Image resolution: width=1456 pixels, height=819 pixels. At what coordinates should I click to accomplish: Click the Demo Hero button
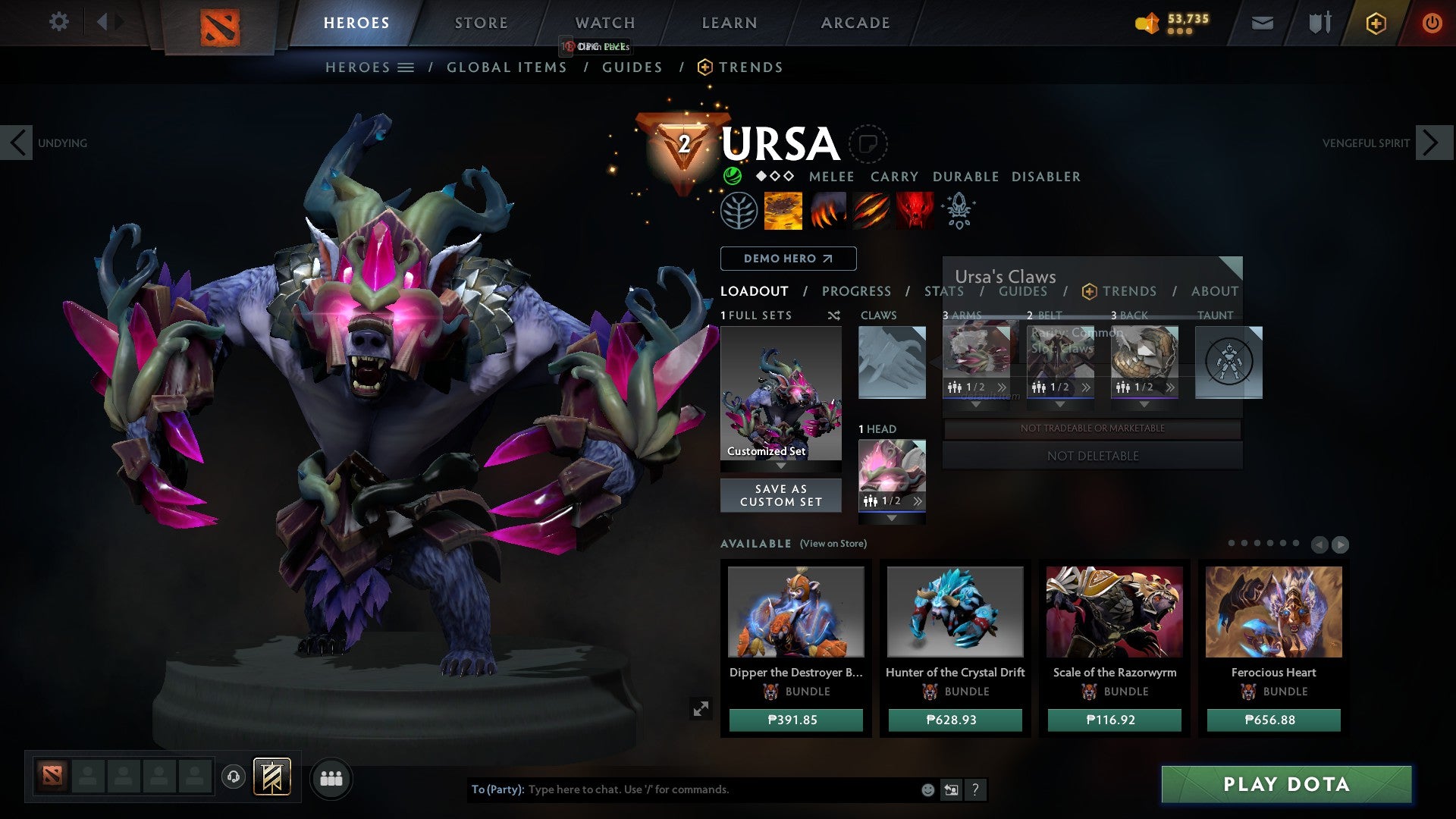coord(787,259)
